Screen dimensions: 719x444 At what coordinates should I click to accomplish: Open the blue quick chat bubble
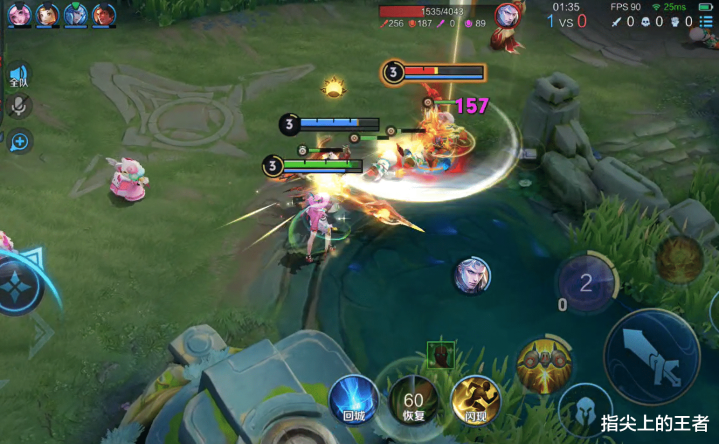(19, 141)
